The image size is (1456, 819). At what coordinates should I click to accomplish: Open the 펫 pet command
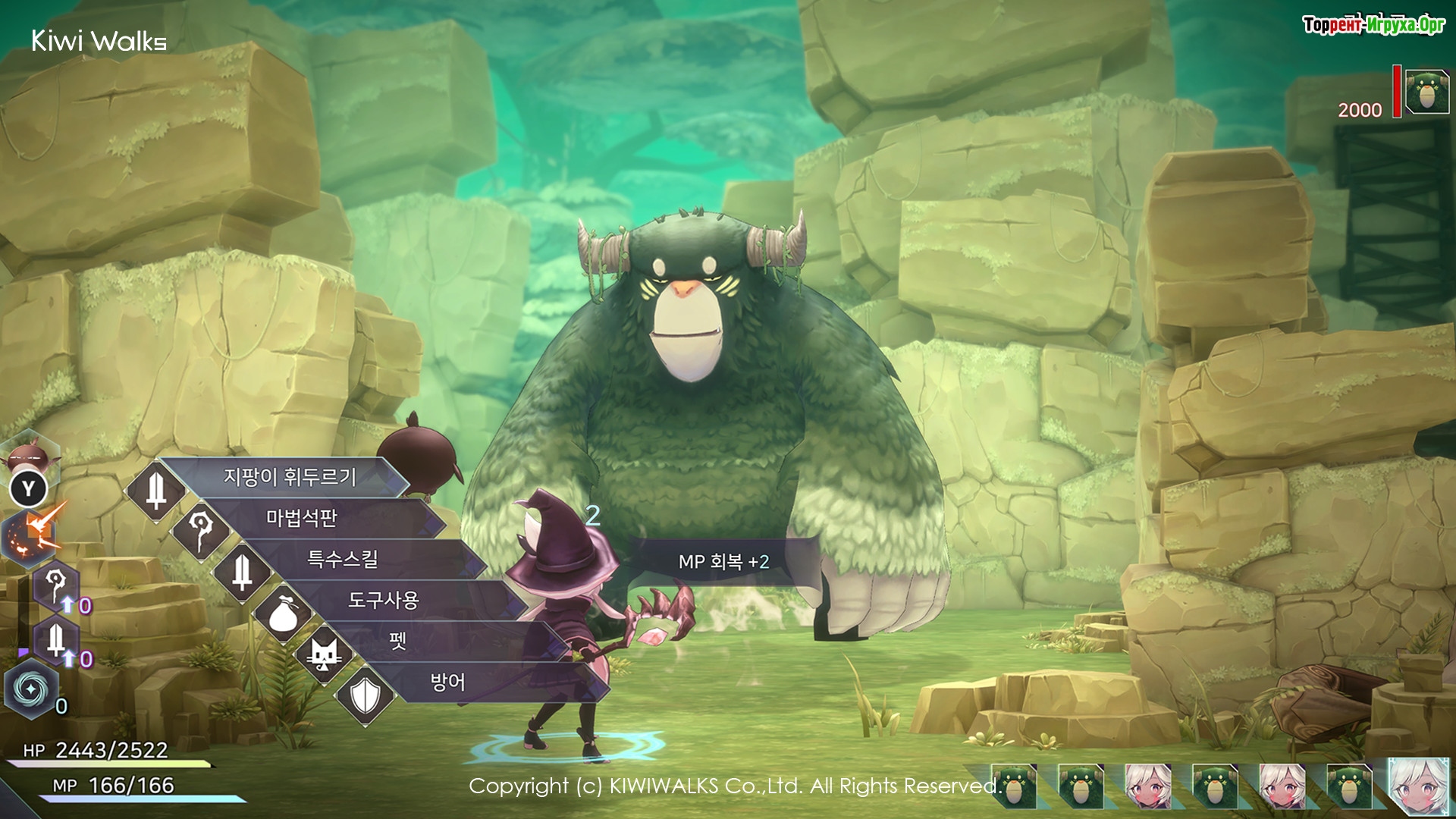pos(399,642)
